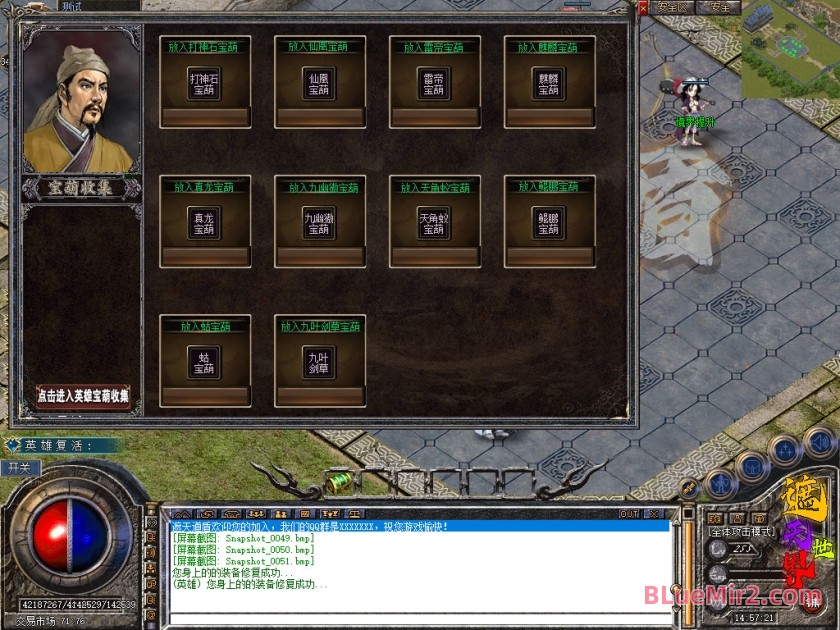The image size is (840, 630).
Task: Choose the 仙凰宝葫 slot
Action: click(x=319, y=83)
